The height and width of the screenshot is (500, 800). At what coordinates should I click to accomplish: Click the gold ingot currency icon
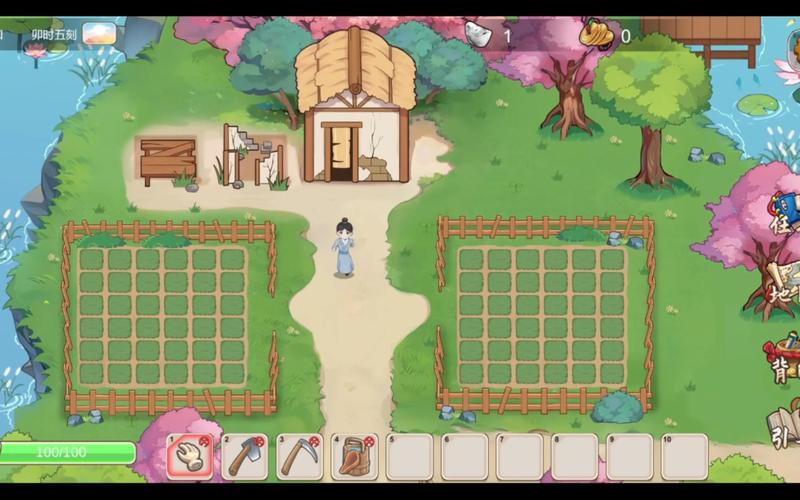click(x=597, y=35)
